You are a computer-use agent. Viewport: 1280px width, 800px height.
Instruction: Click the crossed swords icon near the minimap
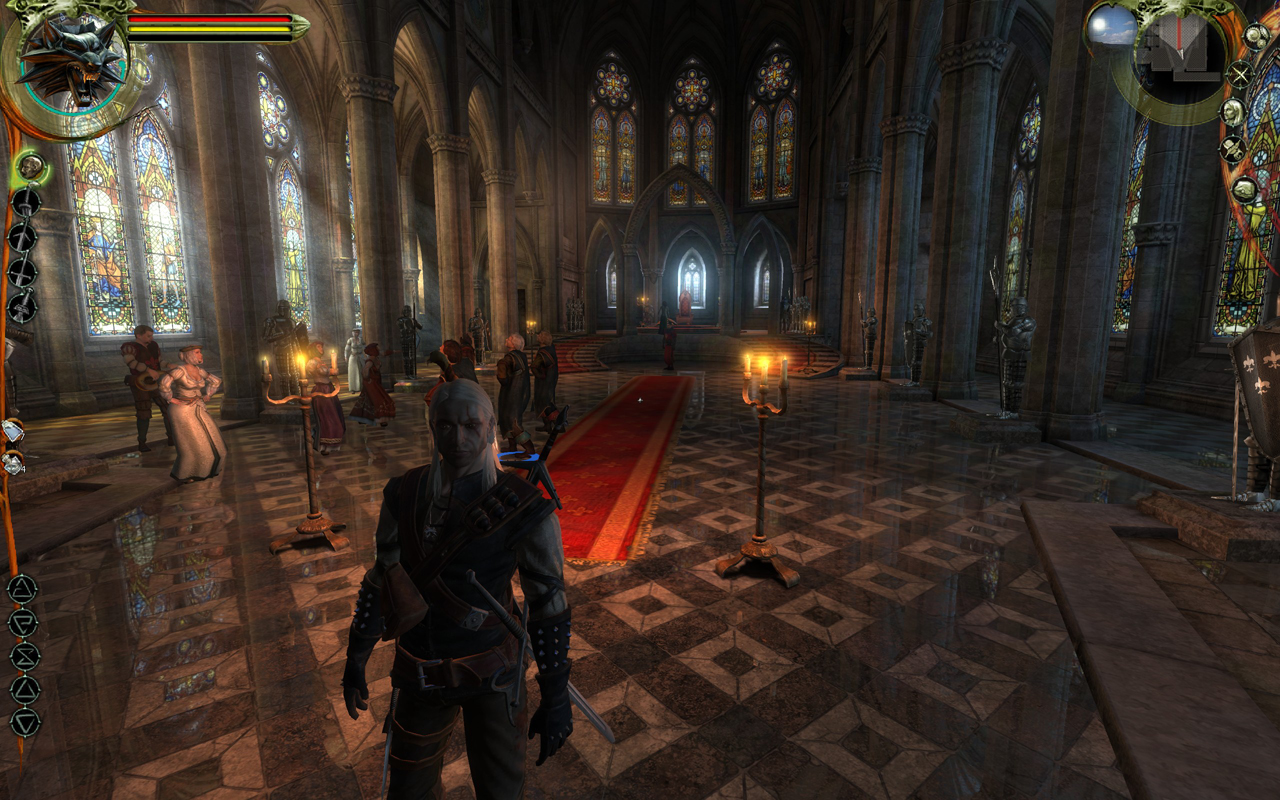pyautogui.click(x=1240, y=73)
